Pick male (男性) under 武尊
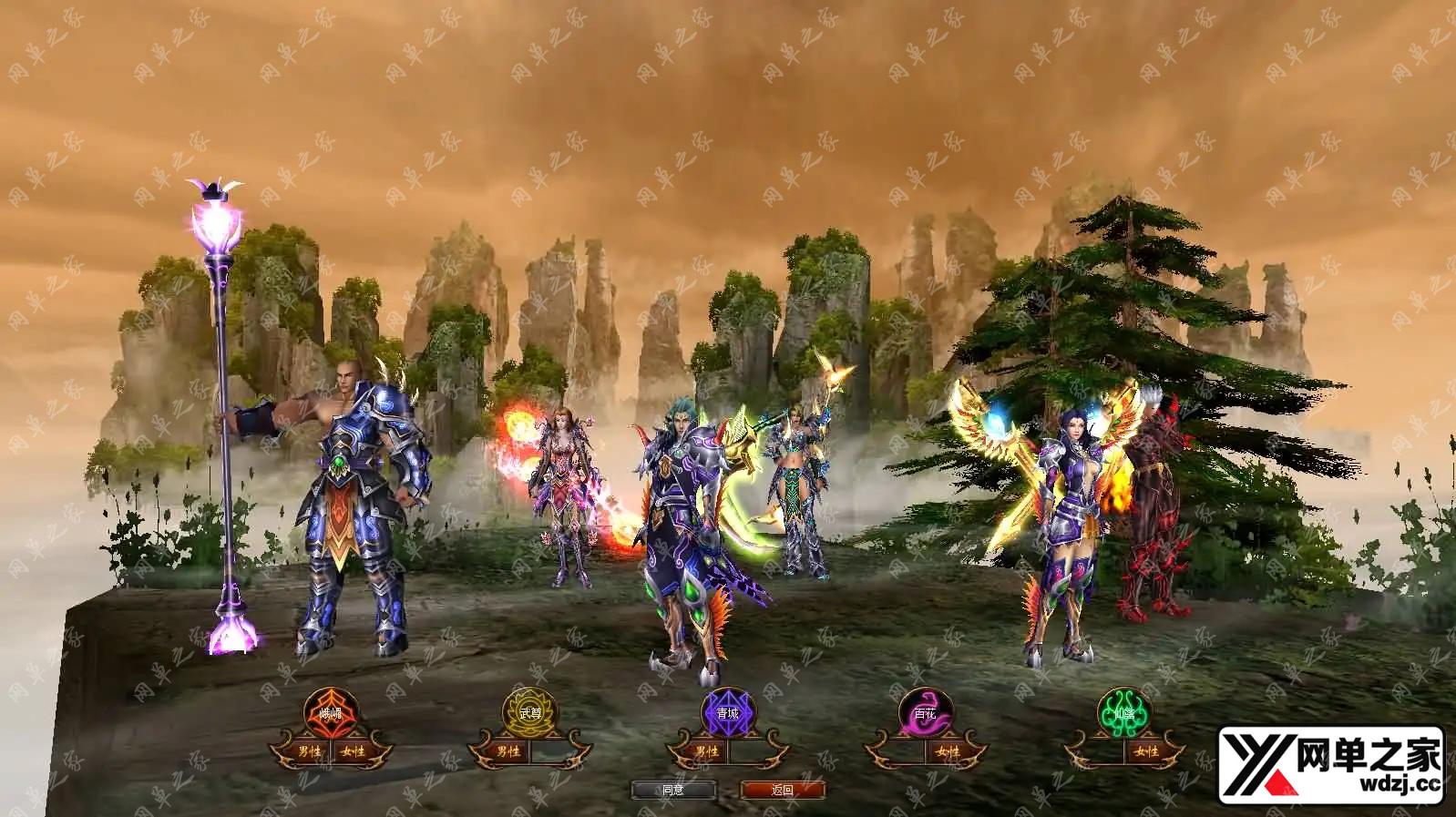The width and height of the screenshot is (1456, 817). coord(508,751)
